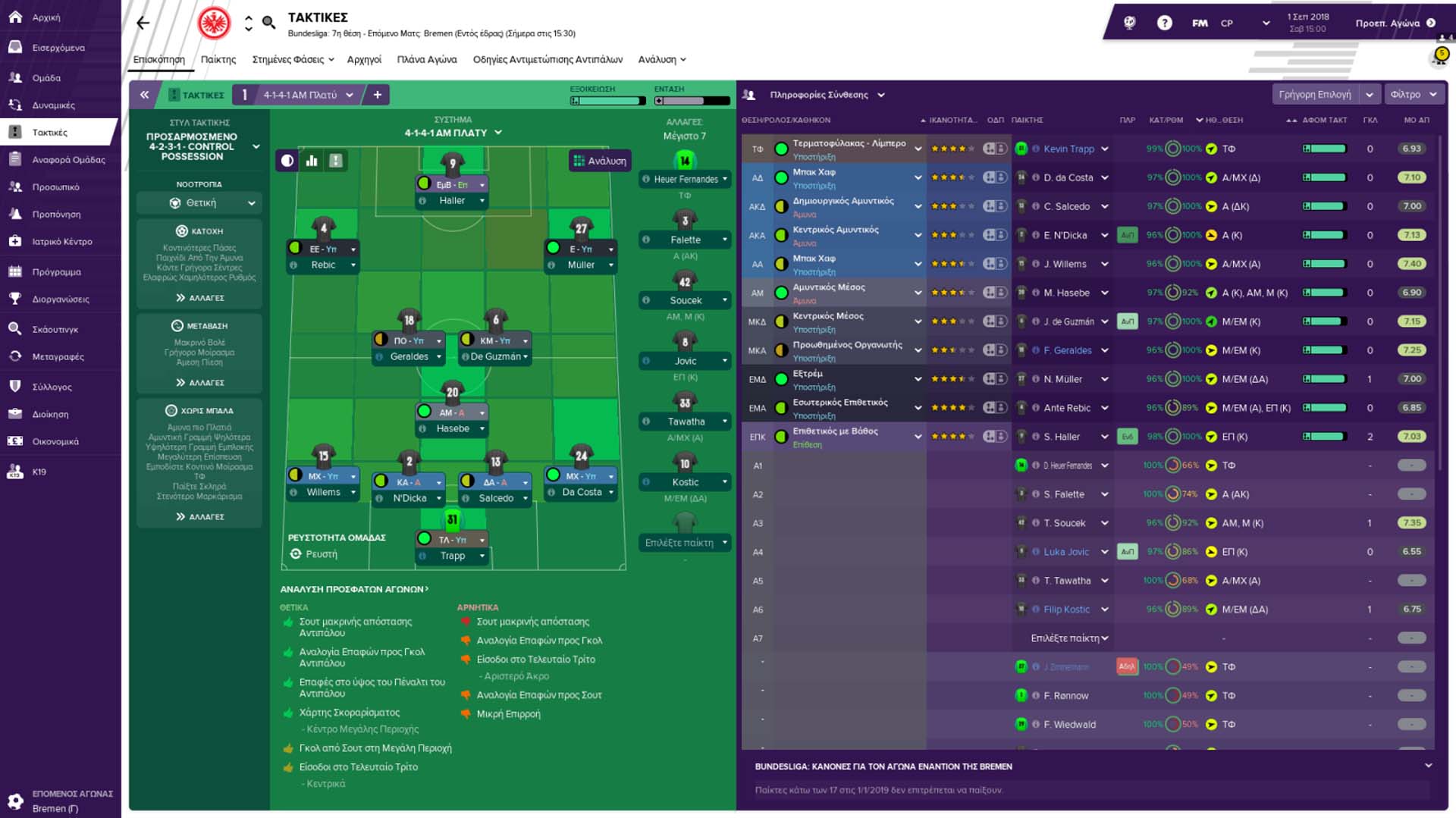1456x818 pixels.
Task: Collapse the tactics panel with the double-arrow
Action: pyautogui.click(x=144, y=94)
